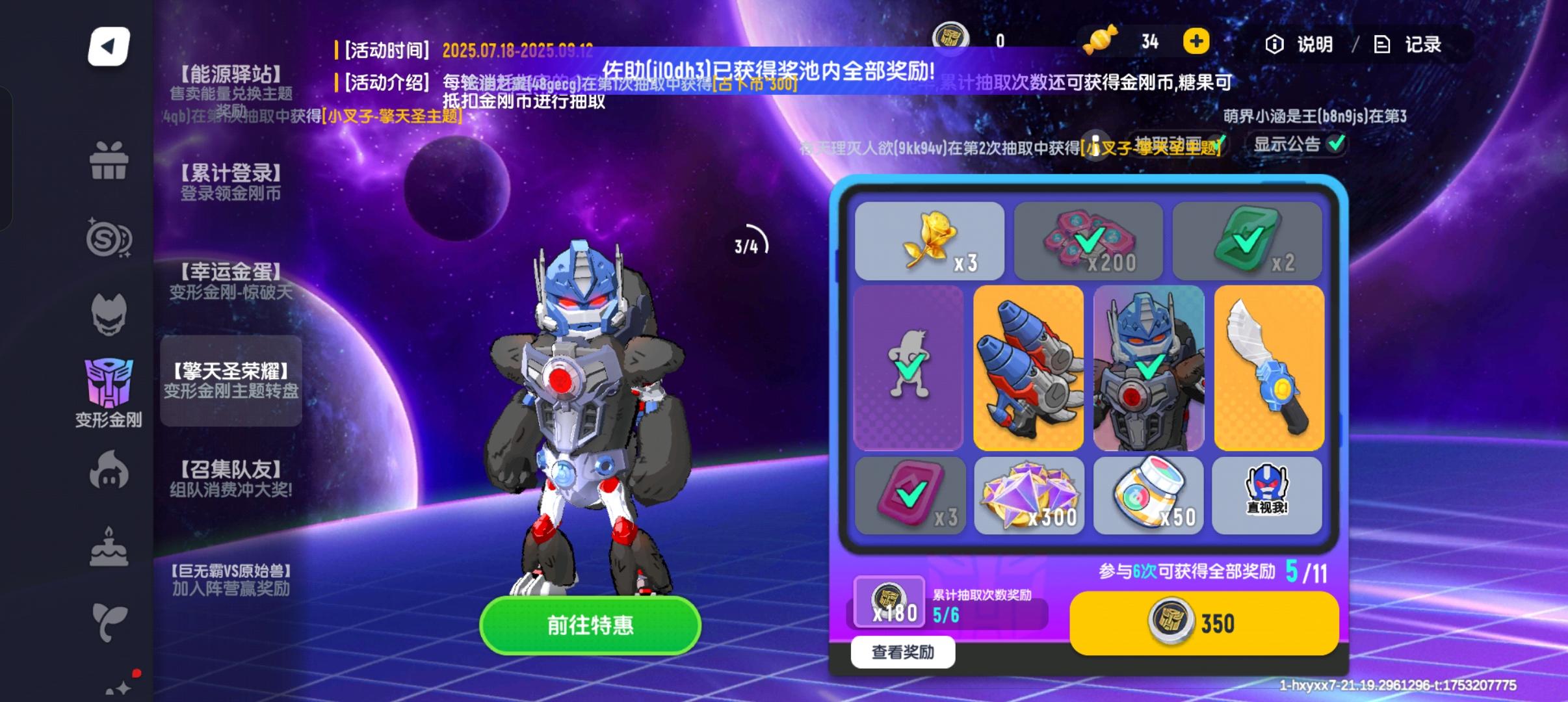
Task: Open 说明 via the info icon
Action: 1300,44
